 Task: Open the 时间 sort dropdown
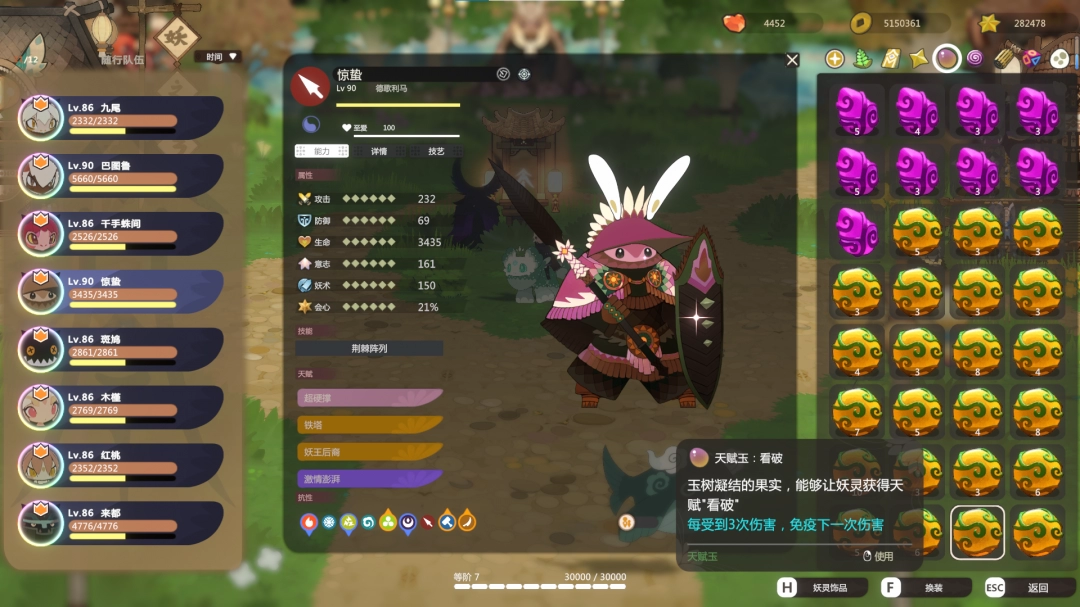pos(218,57)
